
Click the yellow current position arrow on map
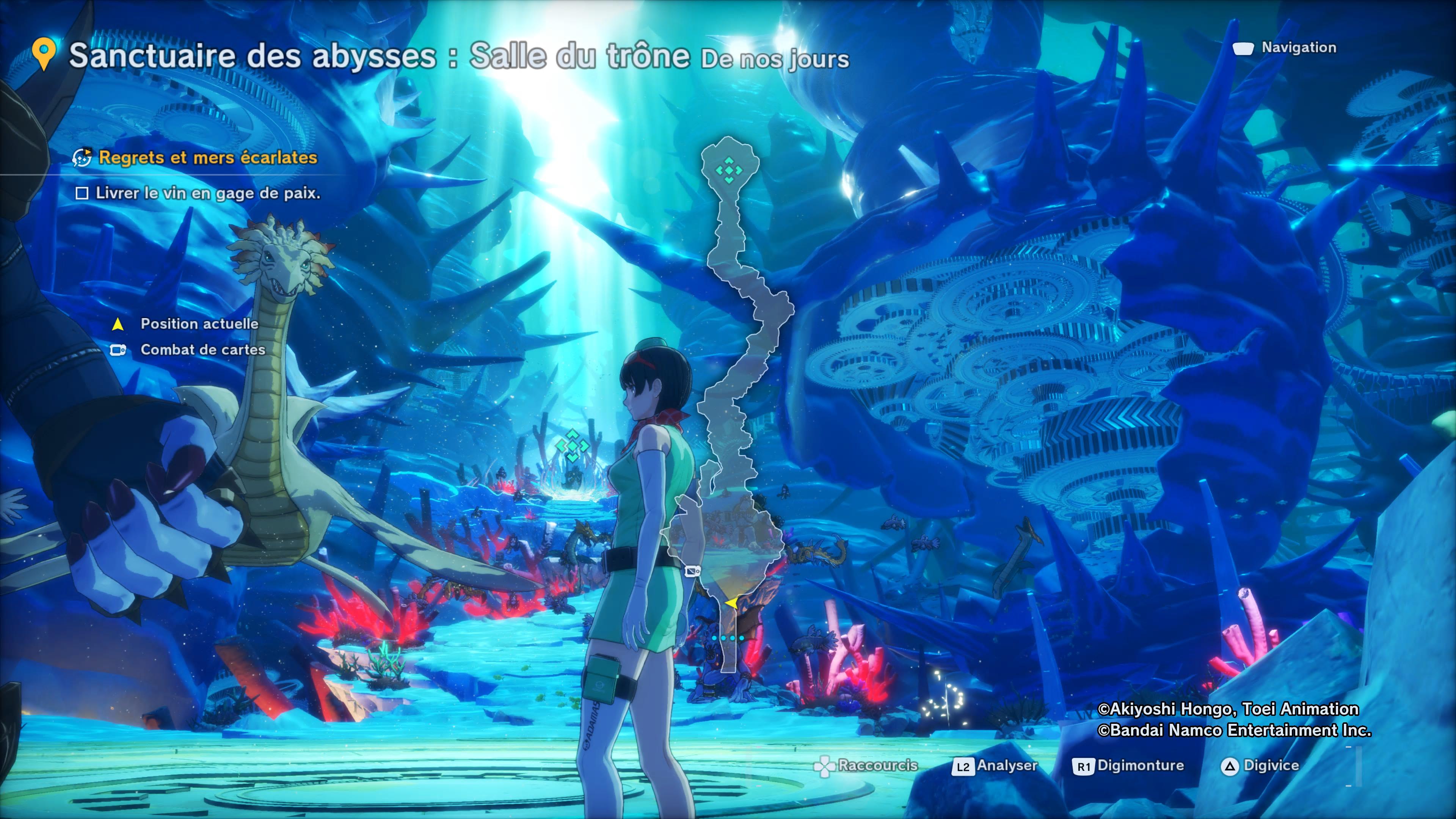click(x=731, y=603)
